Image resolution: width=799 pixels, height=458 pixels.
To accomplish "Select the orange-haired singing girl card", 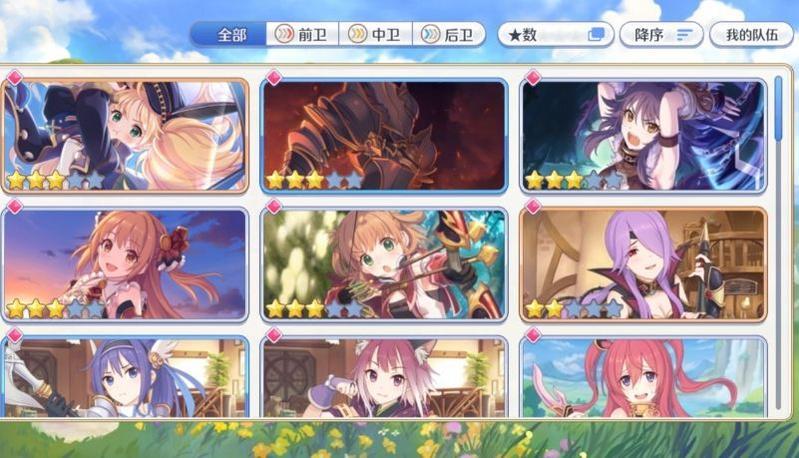I will tap(125, 263).
